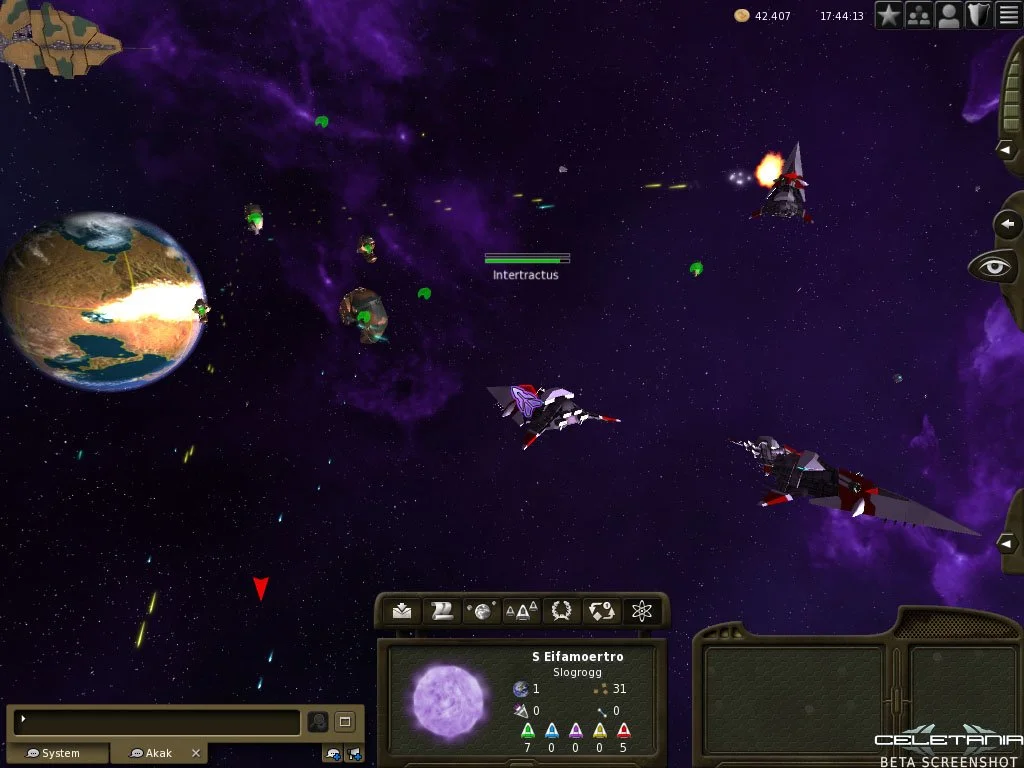Click the chat window toggle button

[343, 721]
